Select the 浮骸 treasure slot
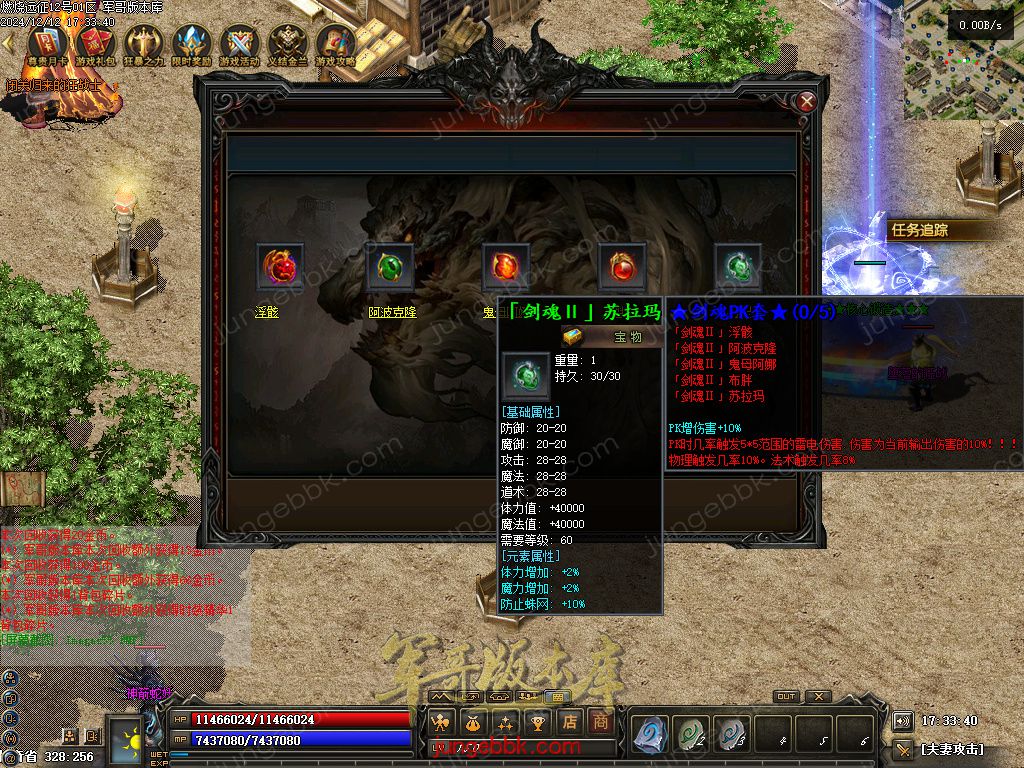Screen dimensions: 1024x768 tap(280, 267)
